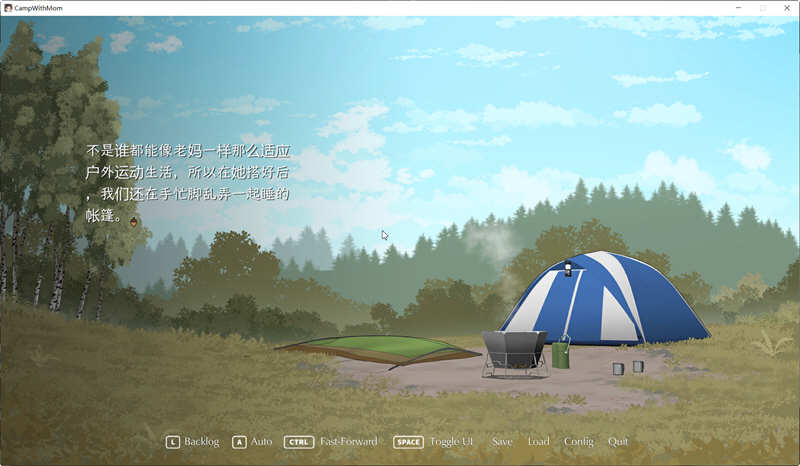The image size is (800, 466).
Task: Close the CampWithMom window
Action: (x=785, y=7)
